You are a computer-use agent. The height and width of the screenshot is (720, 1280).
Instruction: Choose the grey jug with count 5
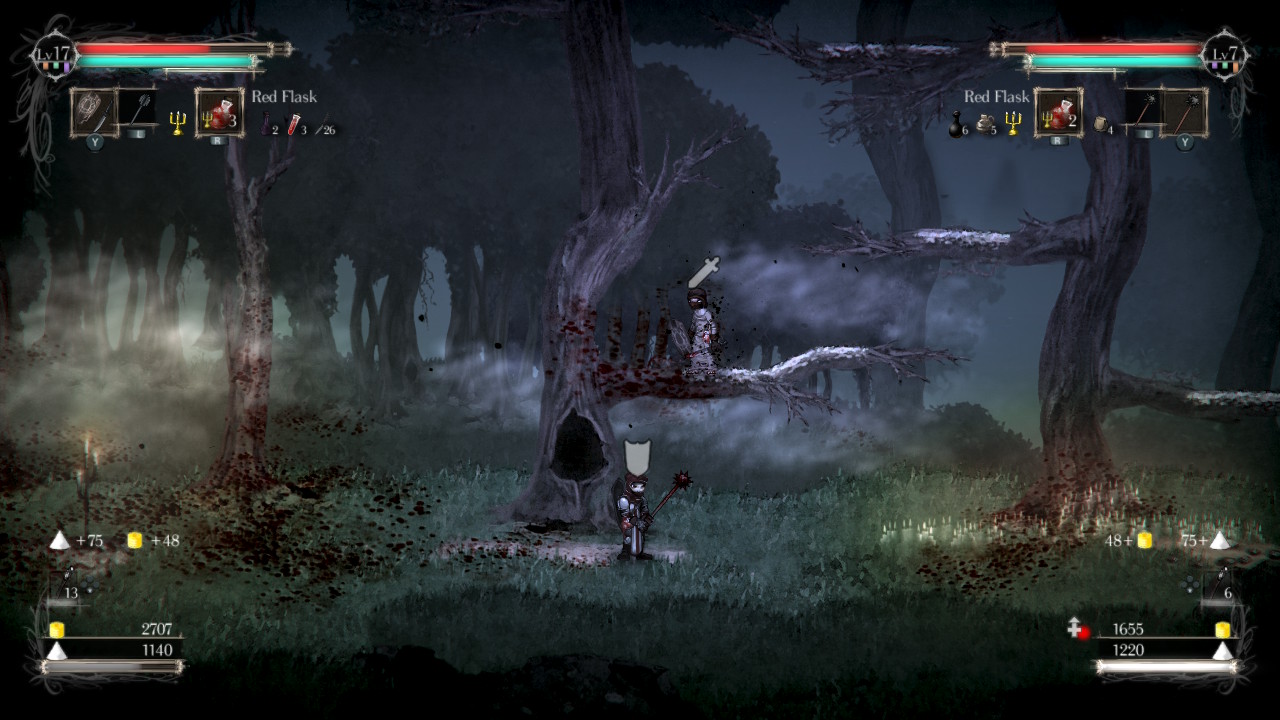[x=985, y=124]
